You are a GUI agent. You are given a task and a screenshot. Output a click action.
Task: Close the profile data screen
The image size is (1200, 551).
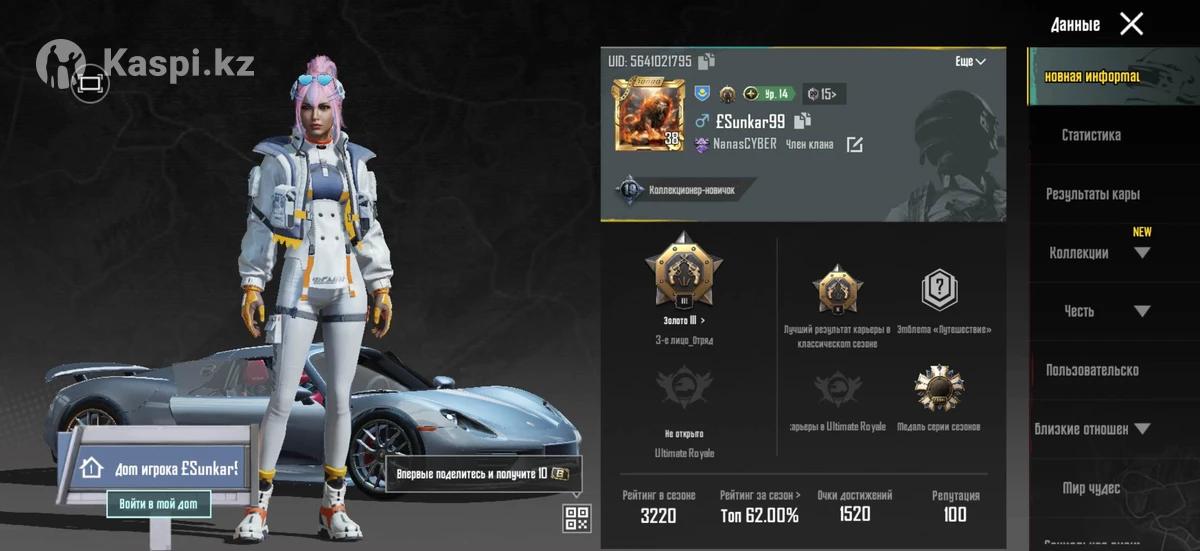coord(1131,24)
